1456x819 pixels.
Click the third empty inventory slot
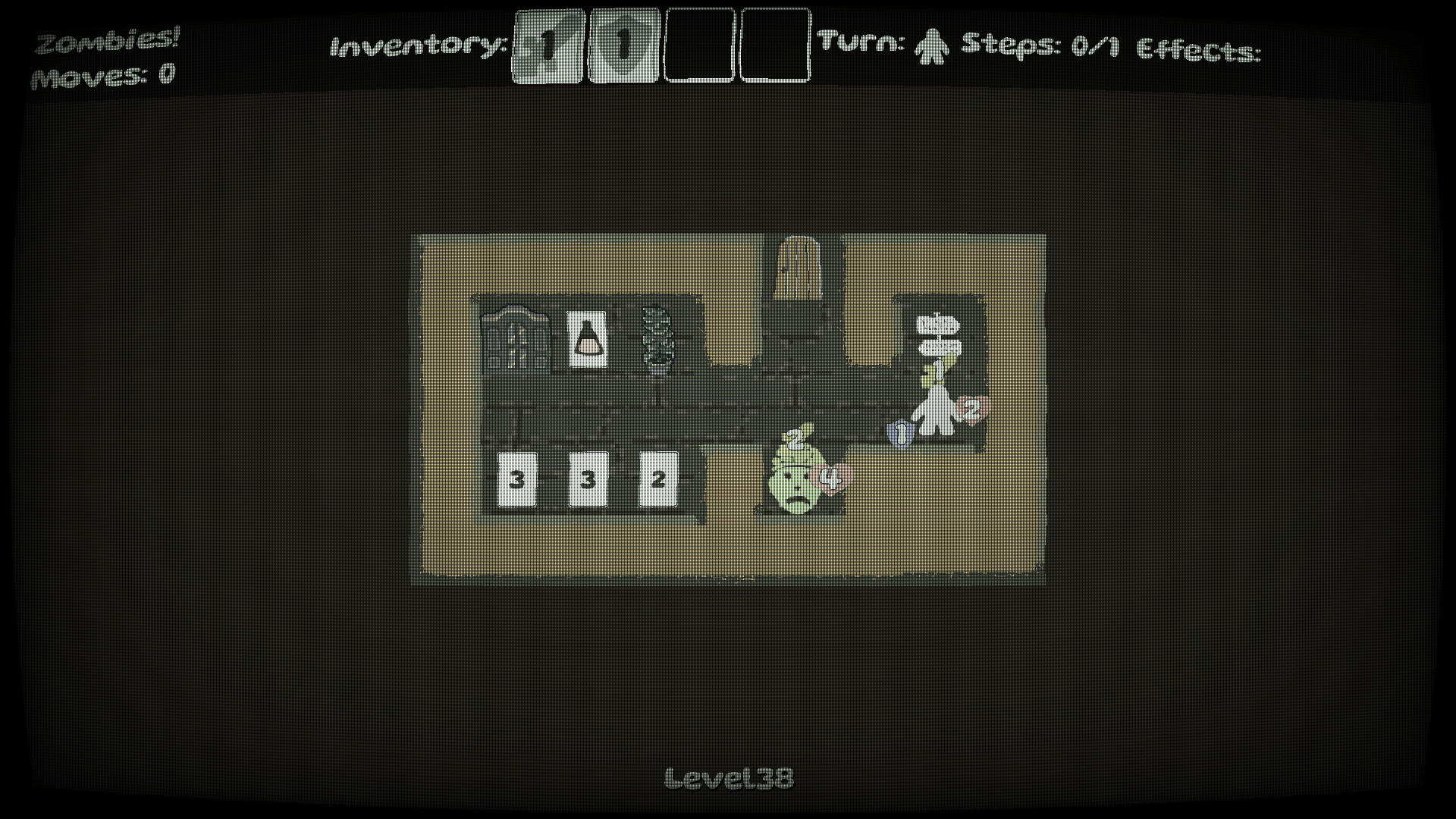coord(698,47)
